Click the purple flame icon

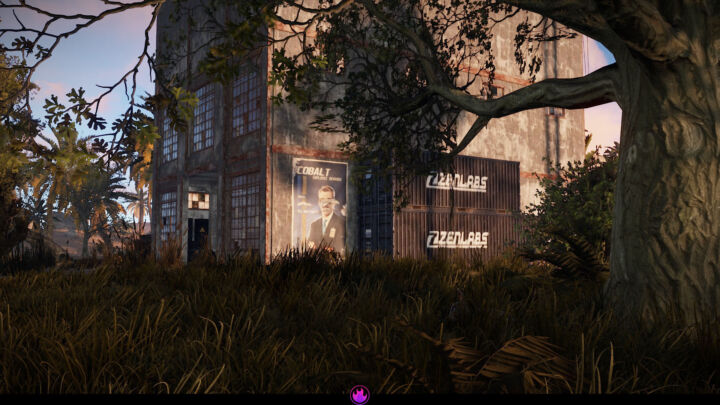[x=360, y=395]
